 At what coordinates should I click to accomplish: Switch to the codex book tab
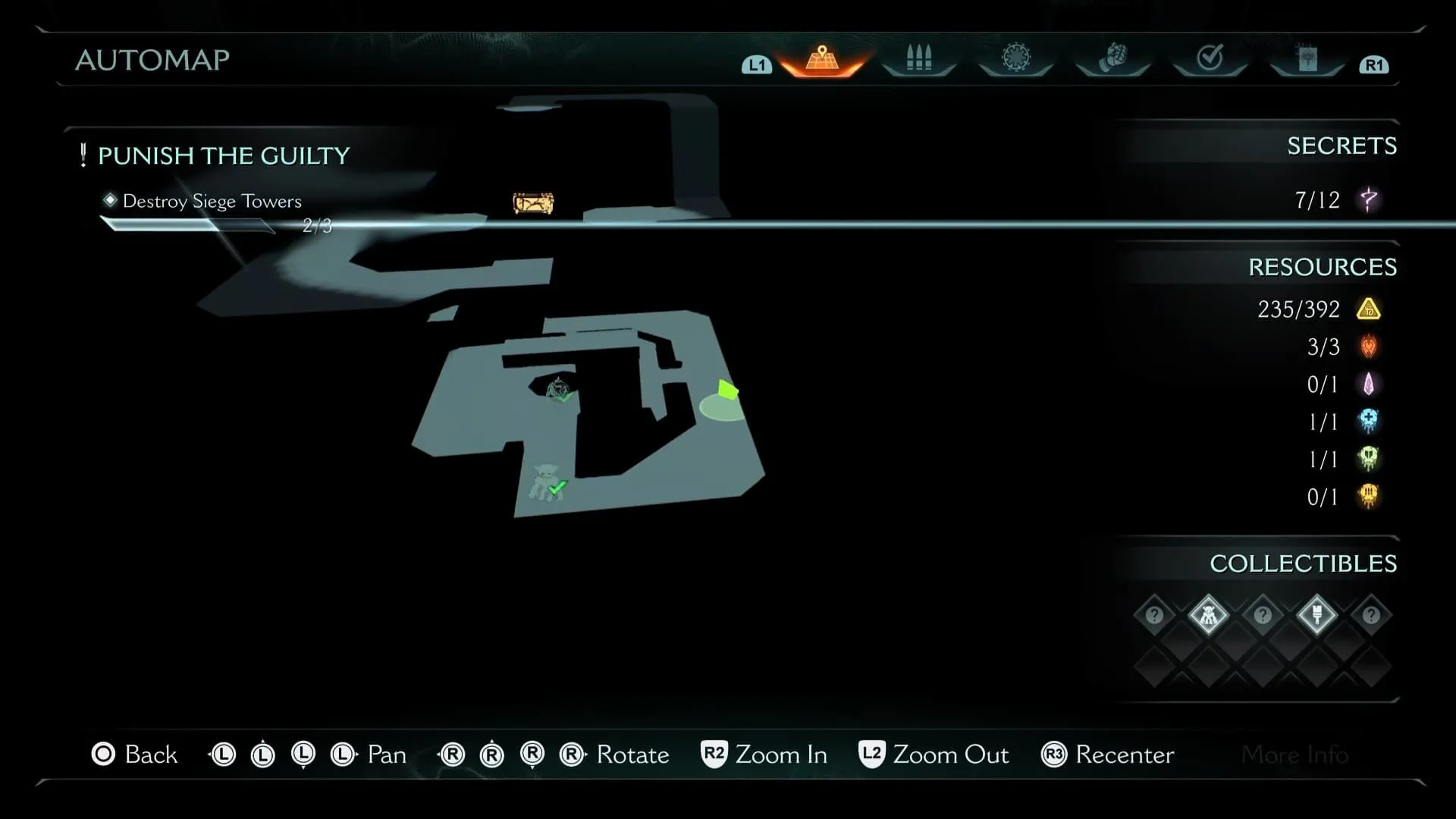click(1307, 58)
